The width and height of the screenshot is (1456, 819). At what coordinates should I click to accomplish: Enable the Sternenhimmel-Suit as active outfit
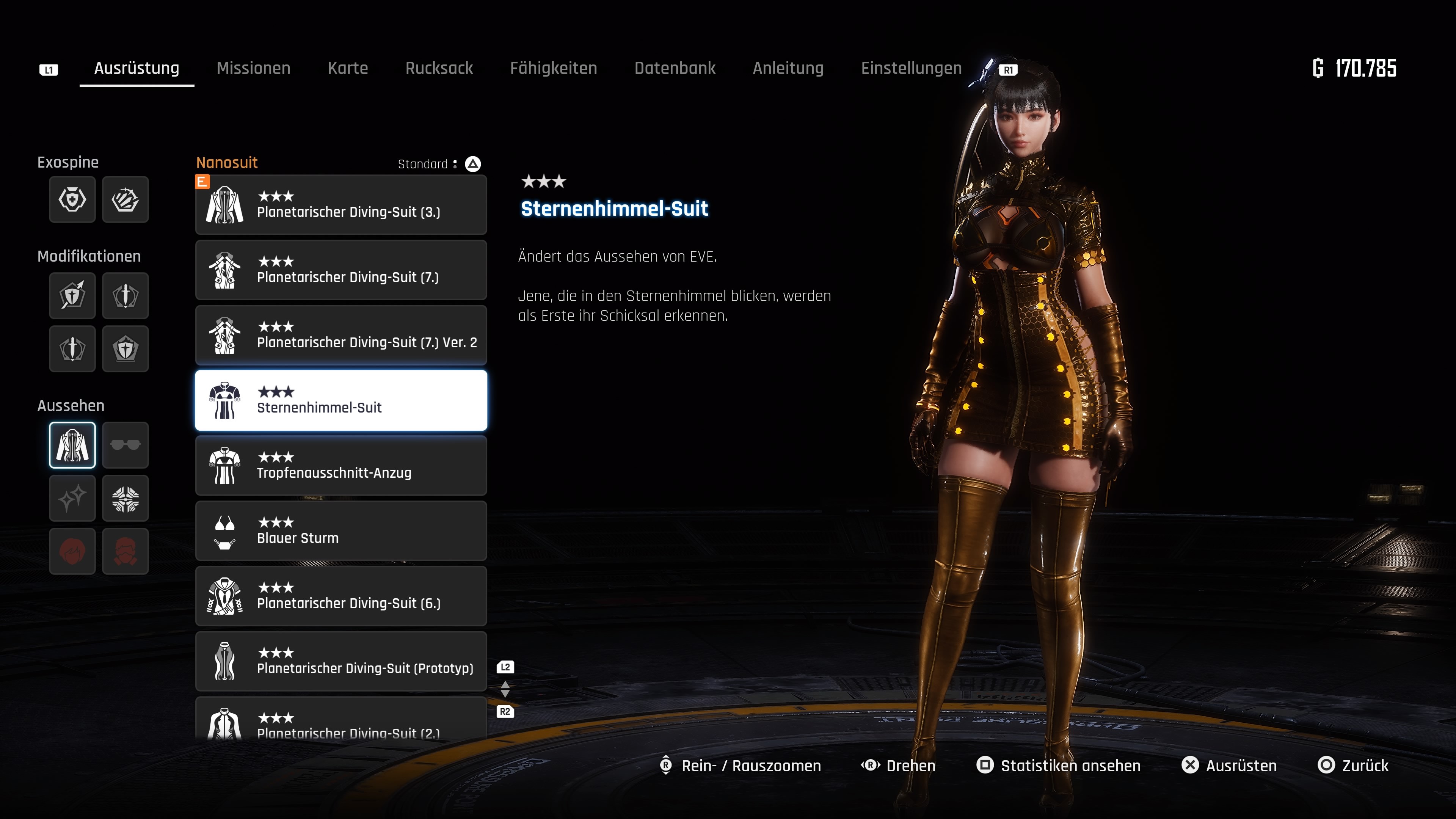coord(341,400)
